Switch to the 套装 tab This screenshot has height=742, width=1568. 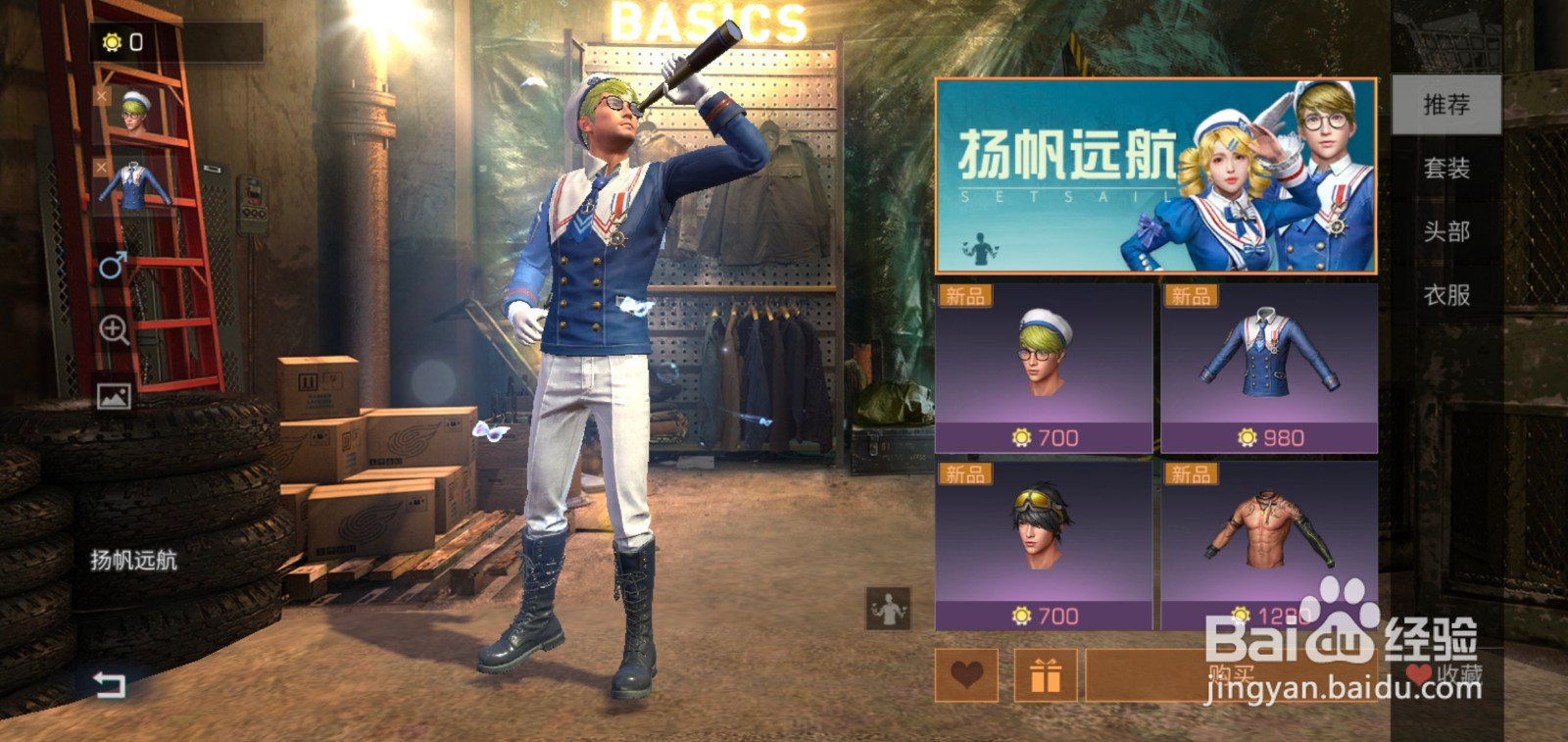point(1447,169)
